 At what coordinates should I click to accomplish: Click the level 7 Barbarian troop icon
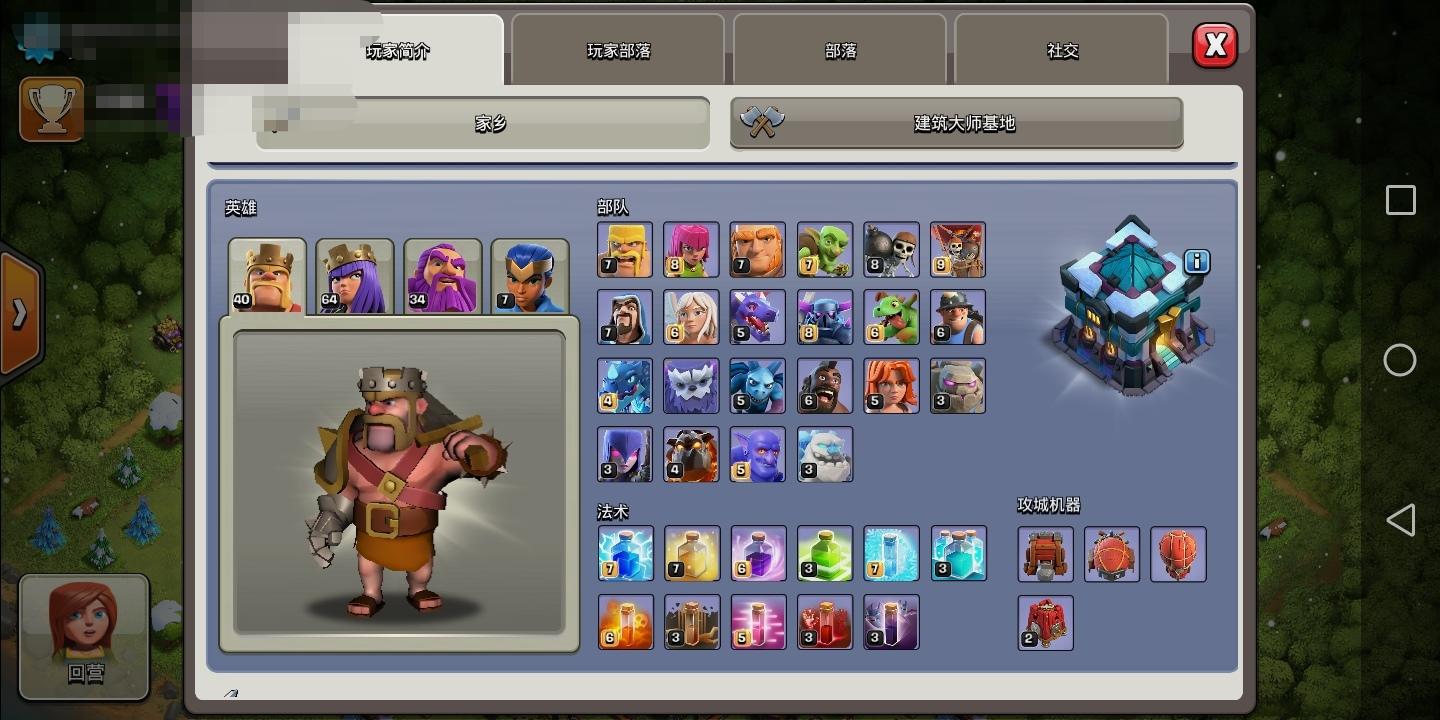point(625,248)
